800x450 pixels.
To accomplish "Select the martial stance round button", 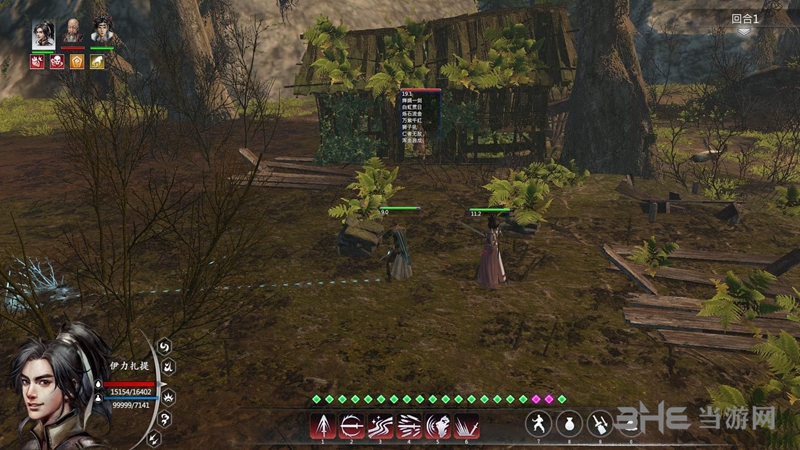I will (x=540, y=423).
